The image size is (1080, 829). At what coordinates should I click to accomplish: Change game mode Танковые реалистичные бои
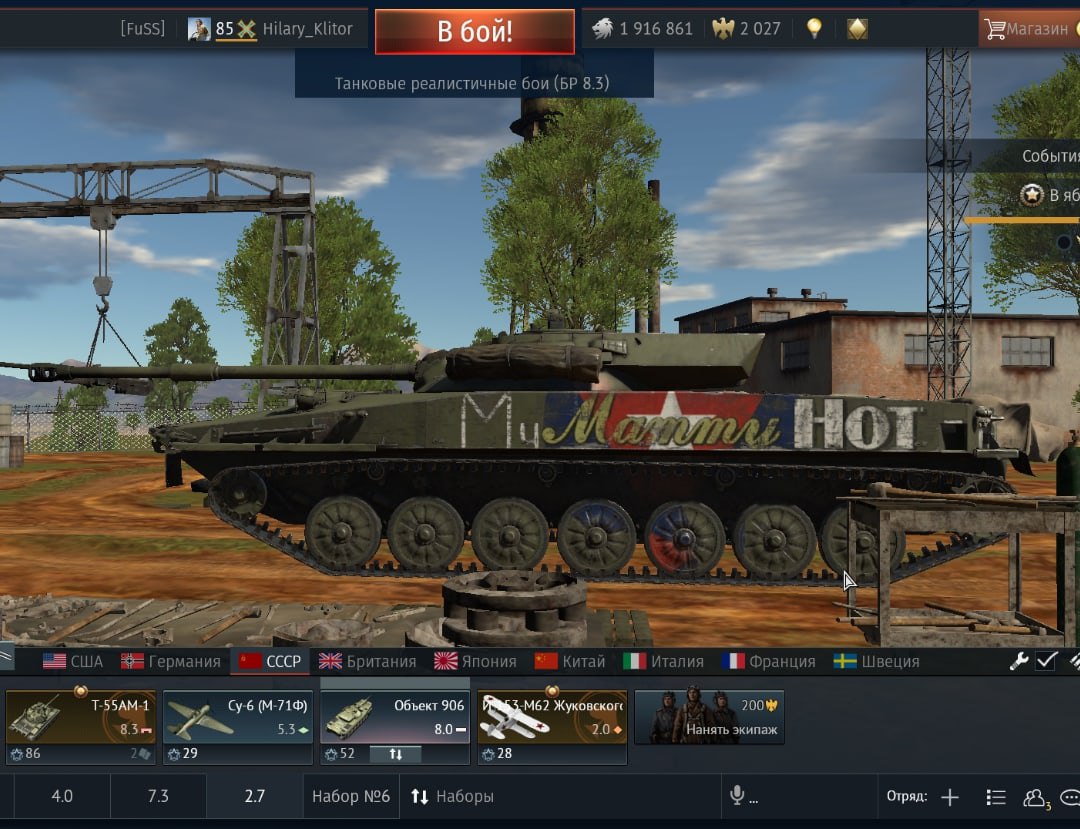click(x=472, y=83)
